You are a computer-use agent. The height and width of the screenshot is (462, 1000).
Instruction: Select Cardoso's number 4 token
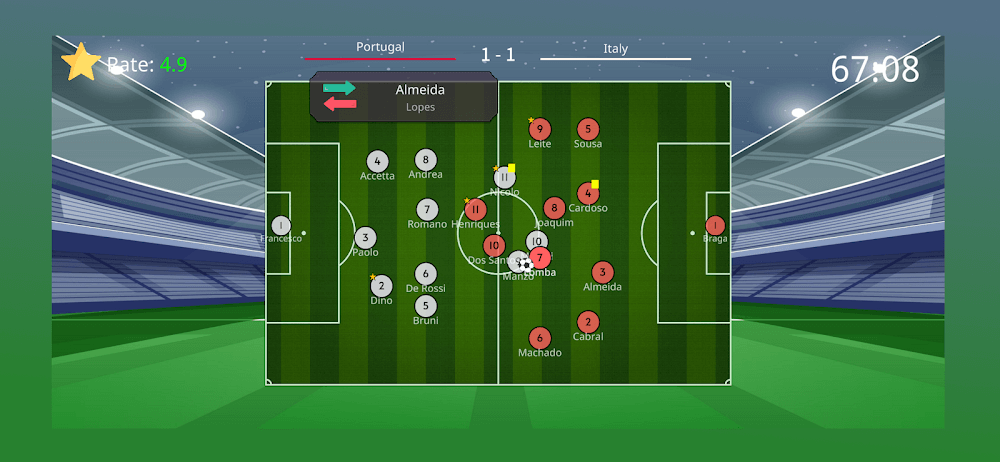[x=588, y=194]
